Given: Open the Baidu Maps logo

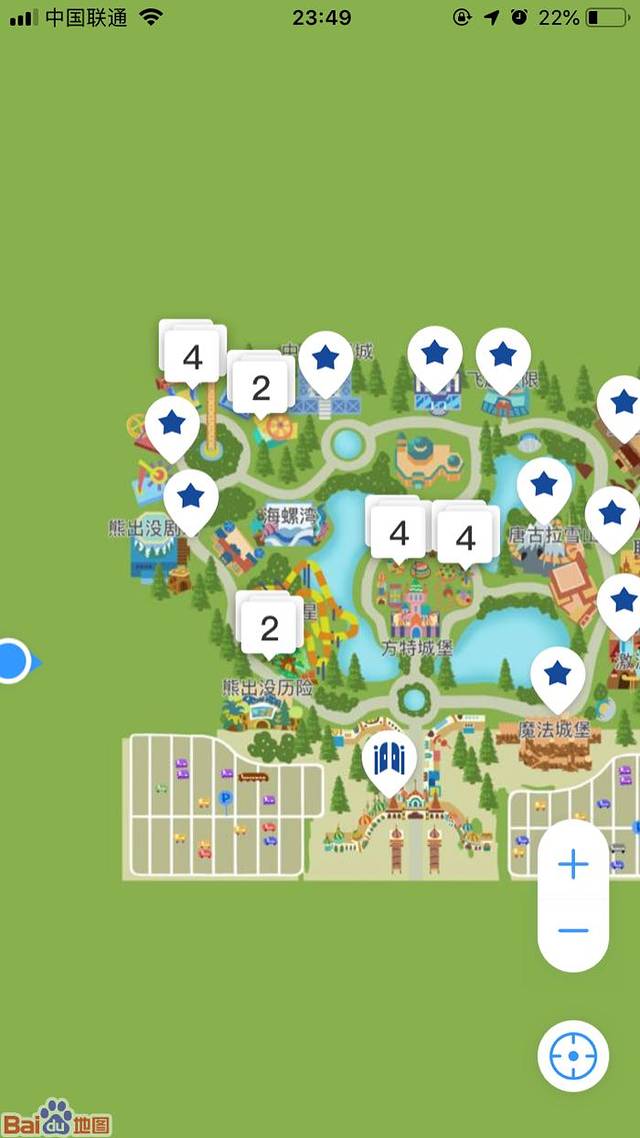Looking at the screenshot, I should (x=56, y=1117).
